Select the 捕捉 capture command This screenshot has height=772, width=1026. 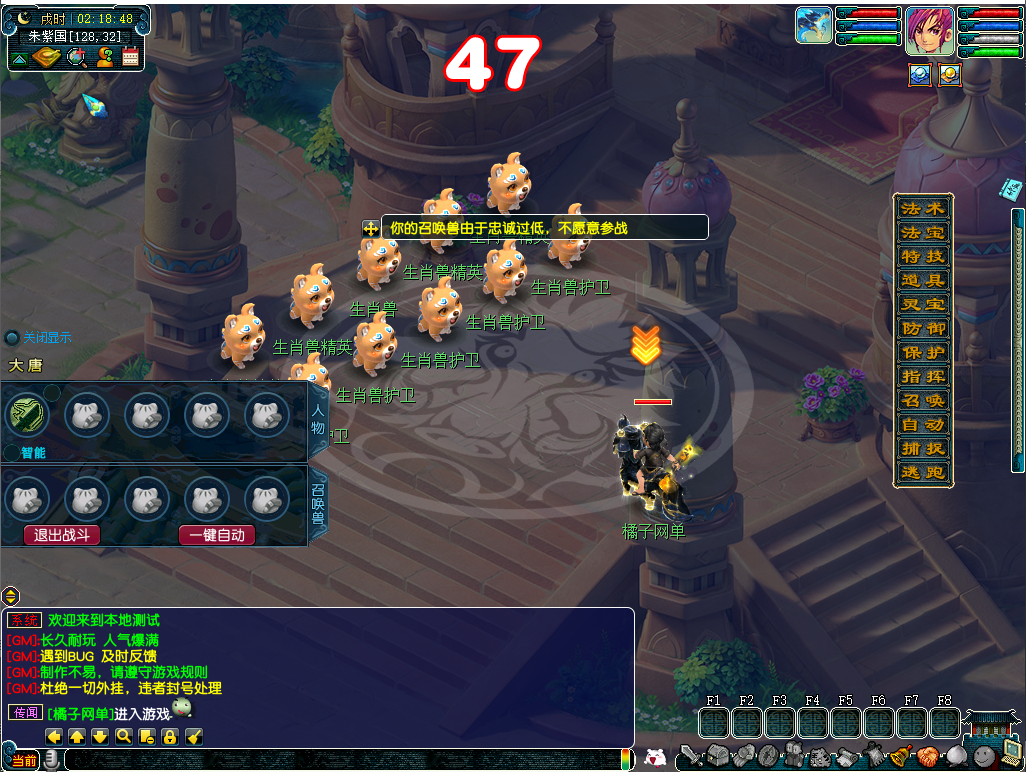(x=922, y=449)
